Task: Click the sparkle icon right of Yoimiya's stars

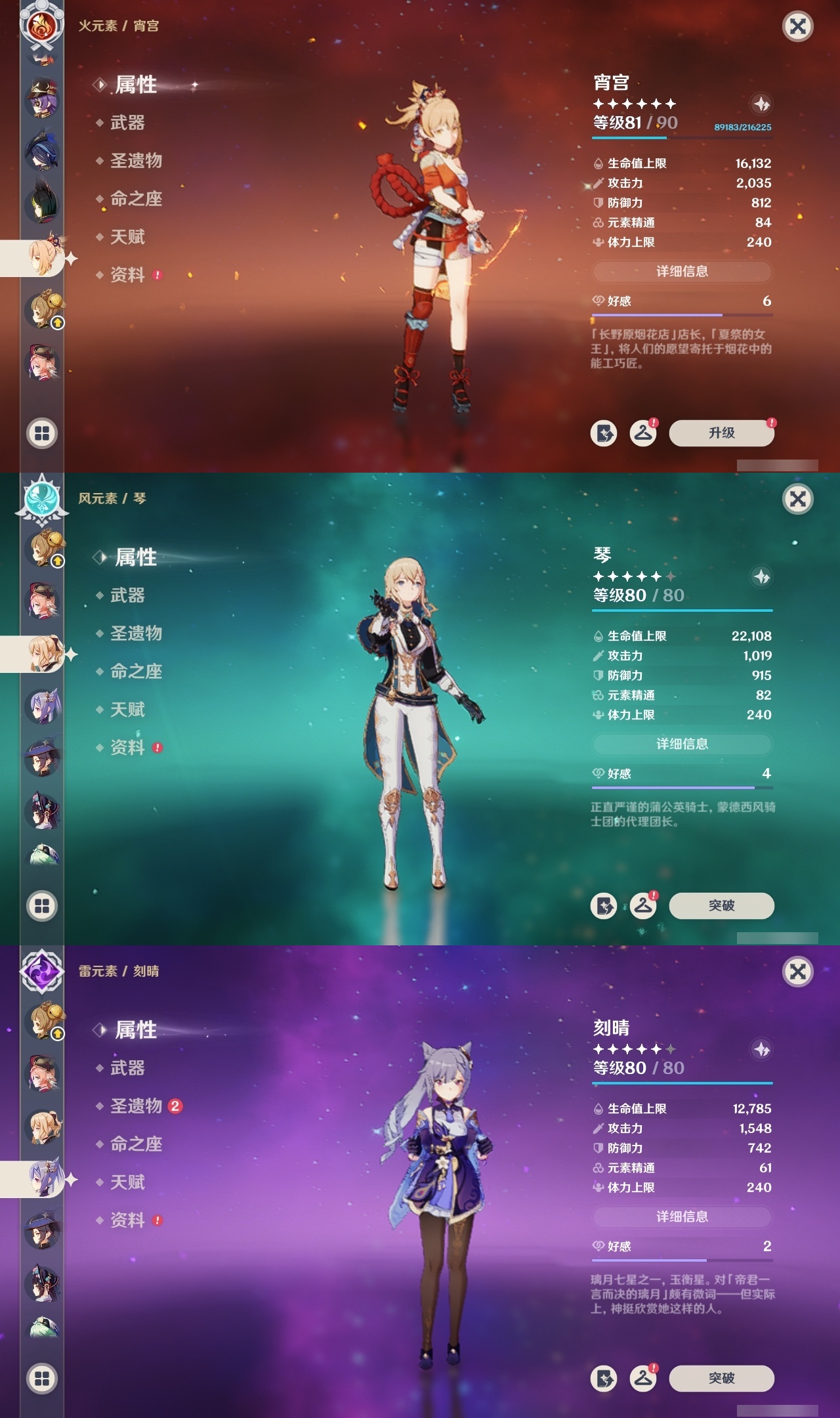Action: coord(761,102)
